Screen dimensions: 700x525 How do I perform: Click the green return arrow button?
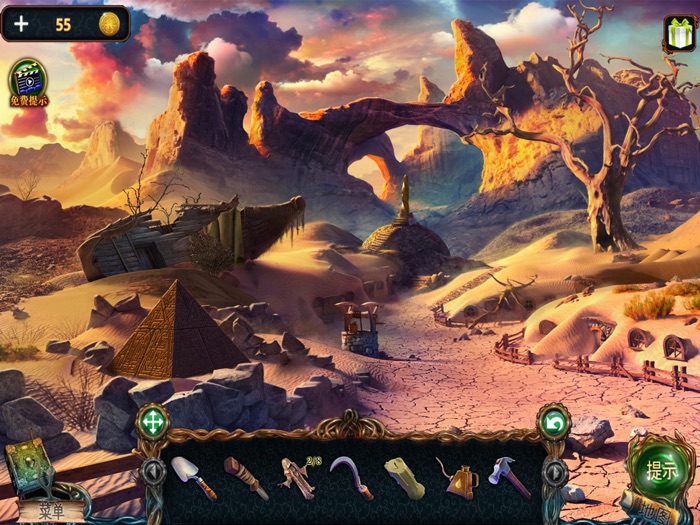click(x=553, y=420)
